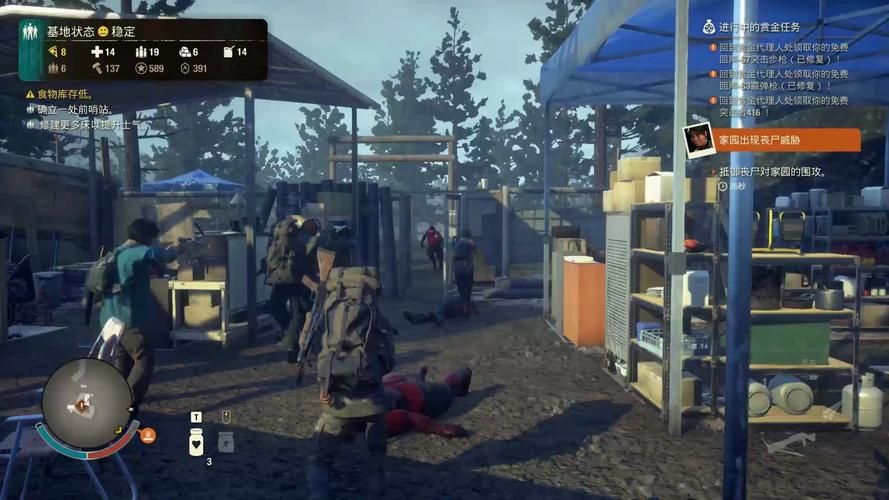Select the green community people icon
This screenshot has height=500, width=889.
tap(31, 31)
